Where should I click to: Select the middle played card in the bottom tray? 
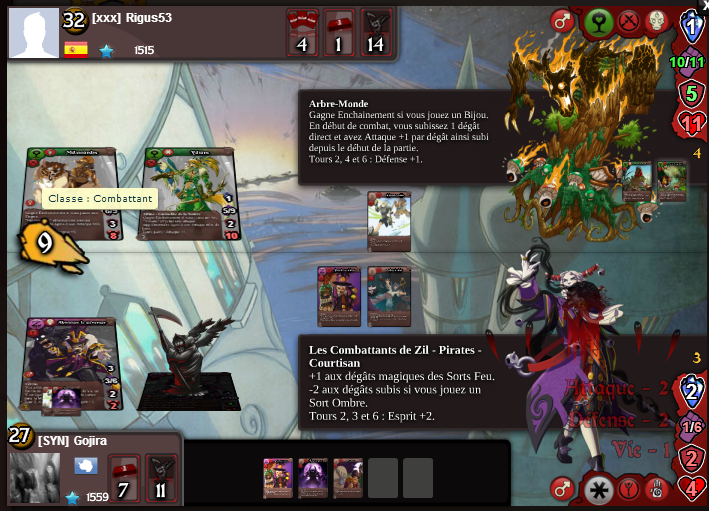click(312, 478)
